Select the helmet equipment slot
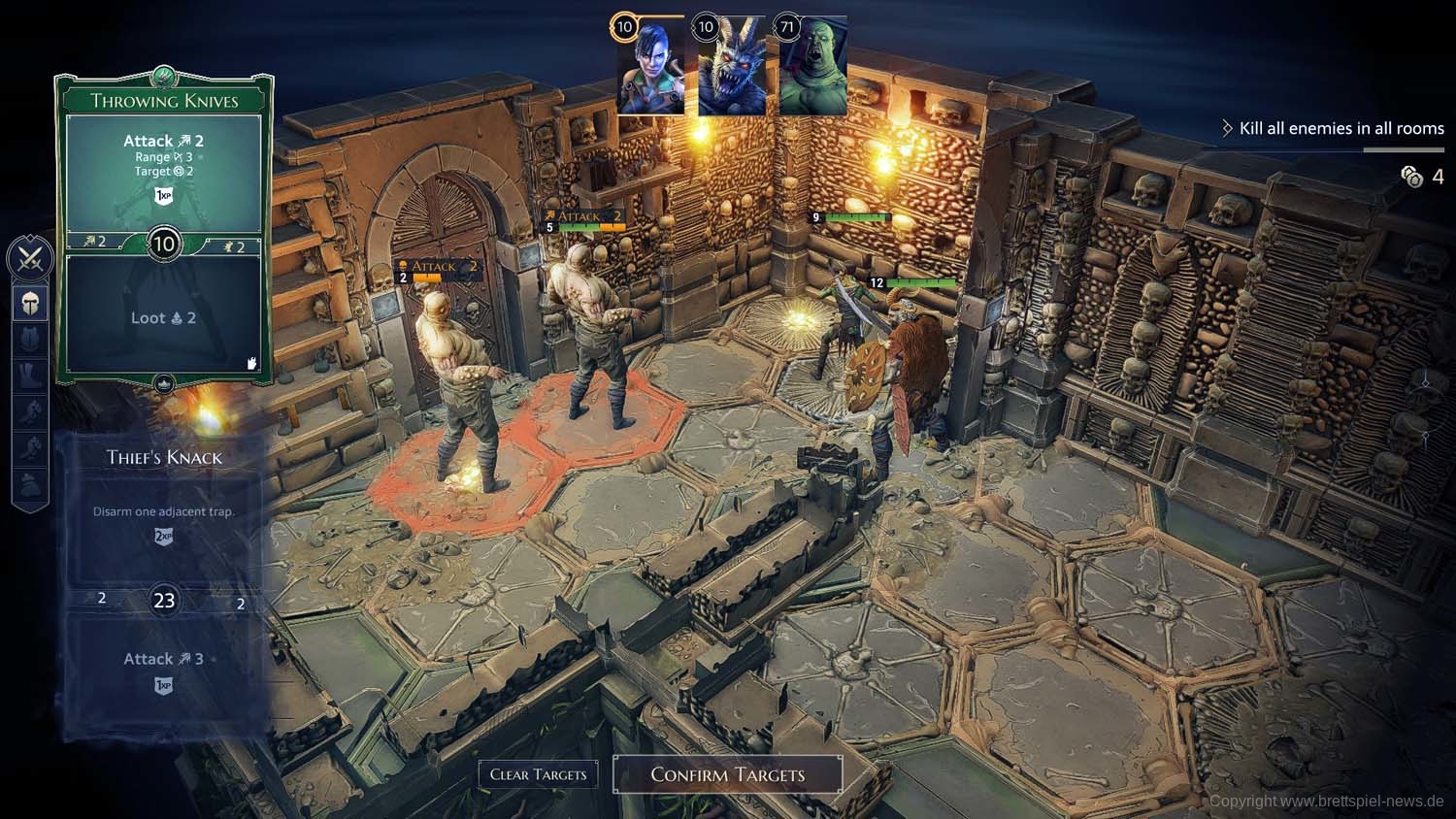Screen dimensions: 1456x819 pyautogui.click(x=30, y=304)
